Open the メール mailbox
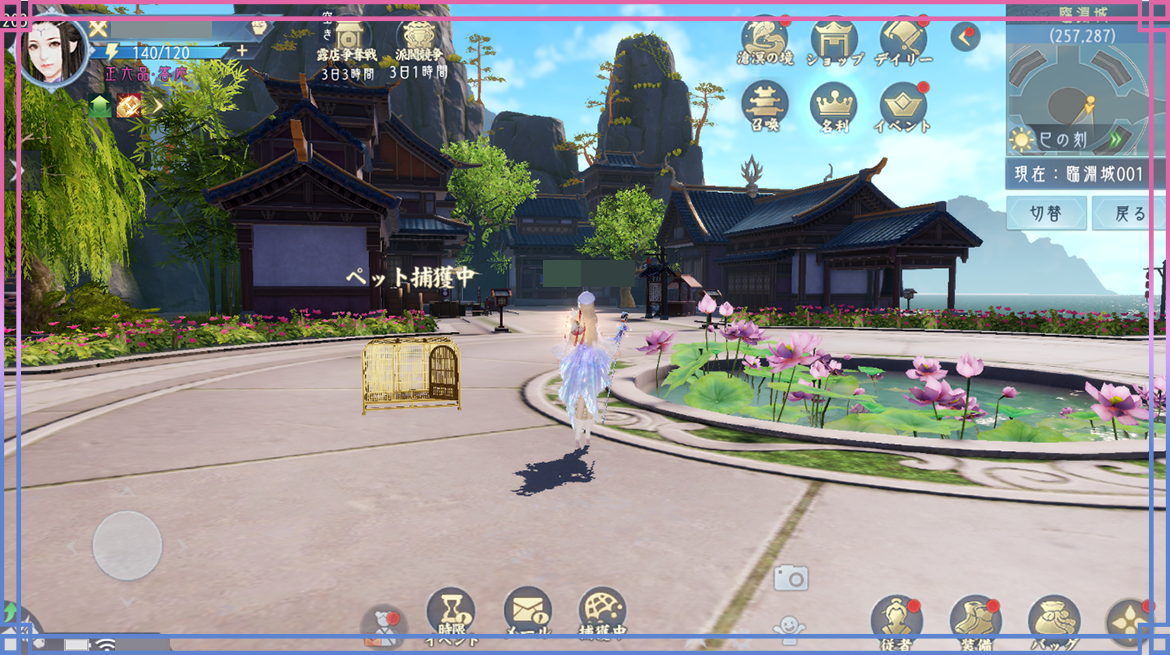 click(527, 612)
